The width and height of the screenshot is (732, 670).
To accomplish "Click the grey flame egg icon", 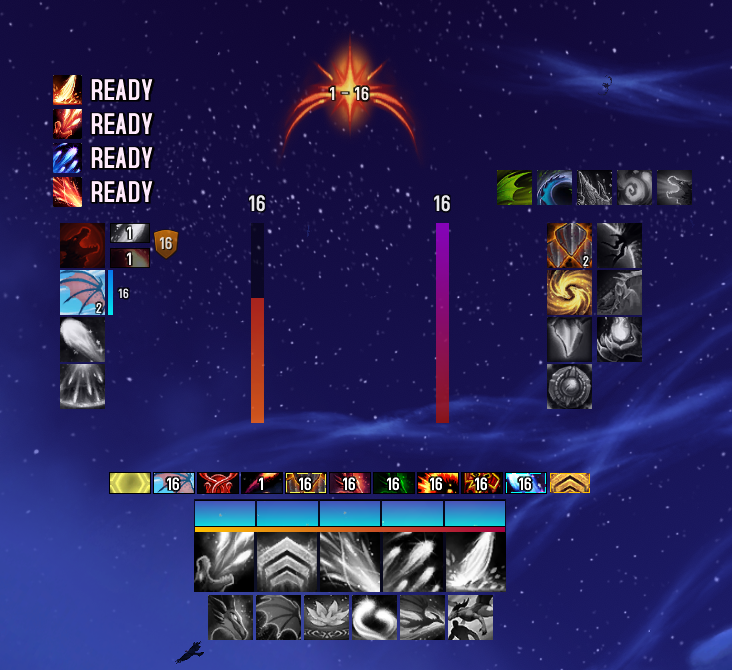I will pos(619,339).
